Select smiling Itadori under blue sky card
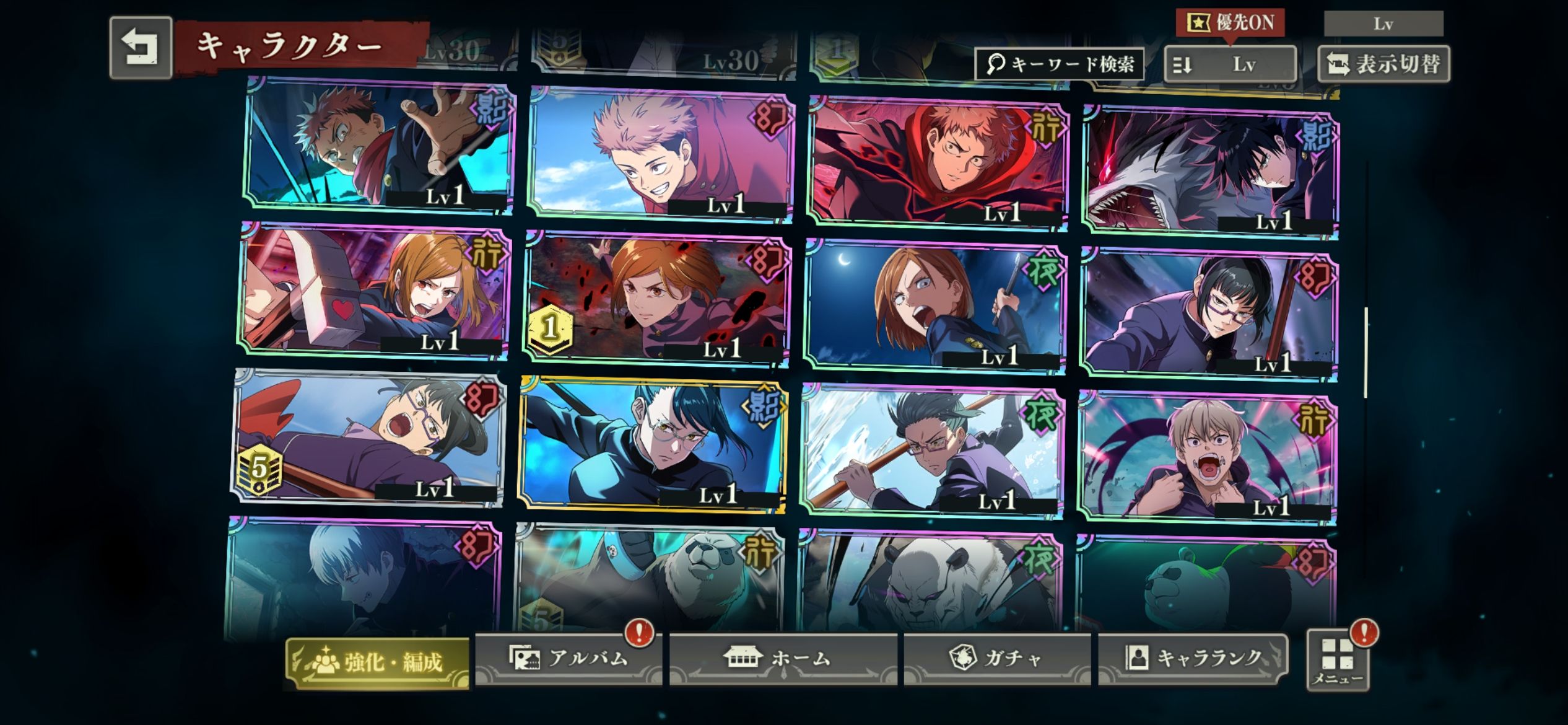 [x=660, y=155]
